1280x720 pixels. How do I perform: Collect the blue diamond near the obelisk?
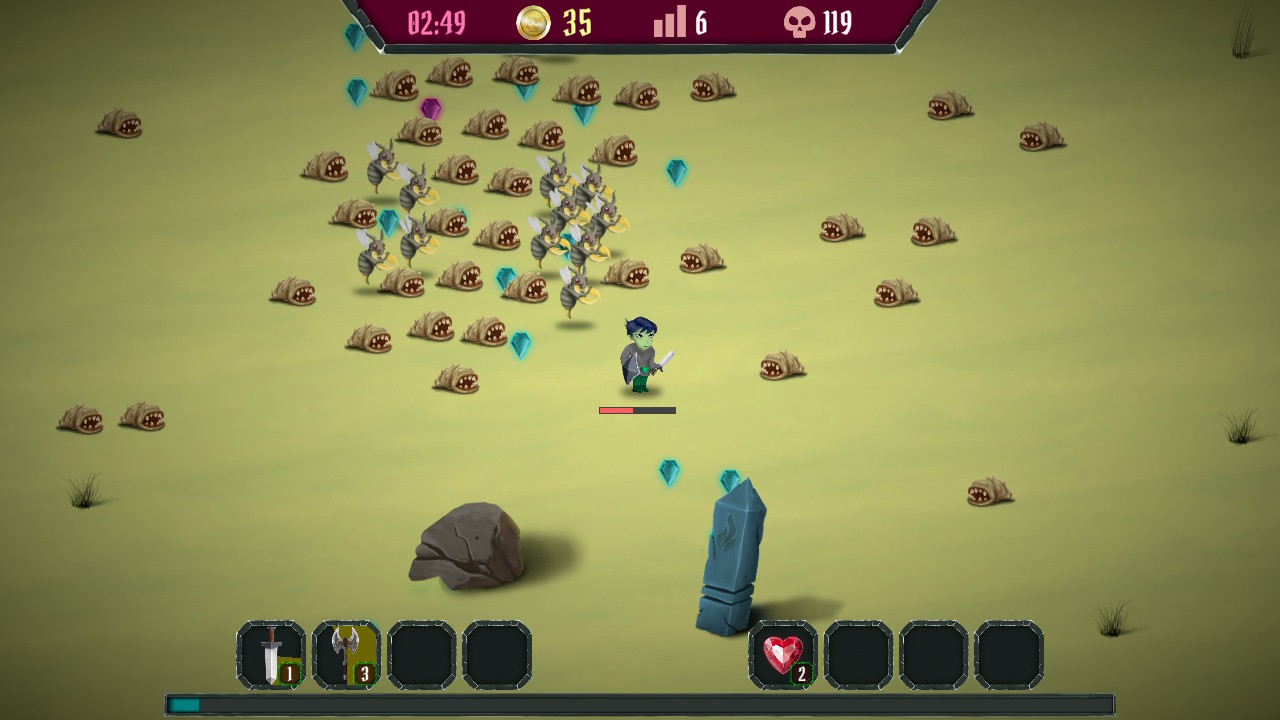667,473
